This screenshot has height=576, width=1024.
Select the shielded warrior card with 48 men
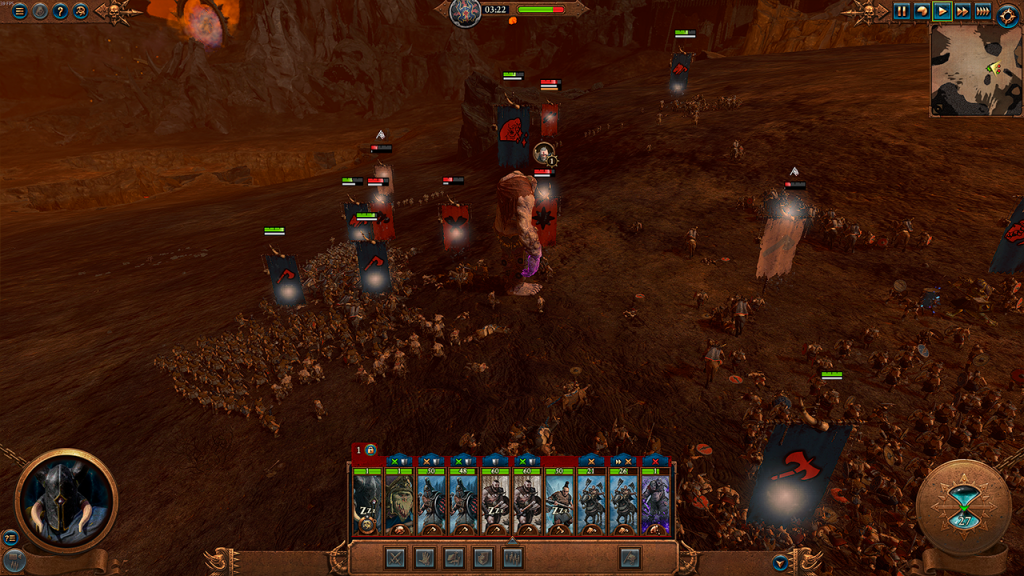463,501
